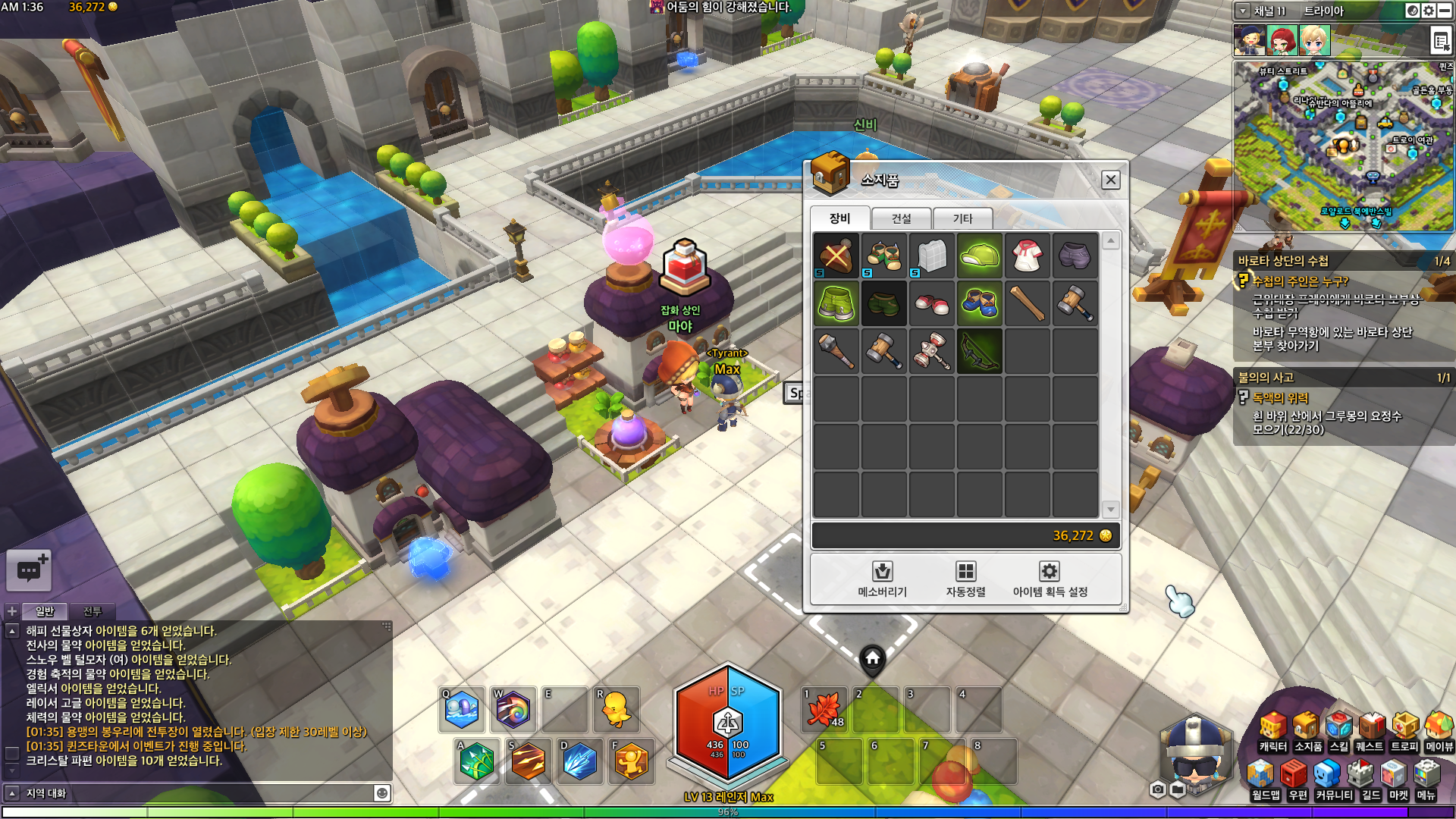Viewport: 1456px width, 819px height.
Task: Open the 채널 11 channel dropdown
Action: point(1243,11)
